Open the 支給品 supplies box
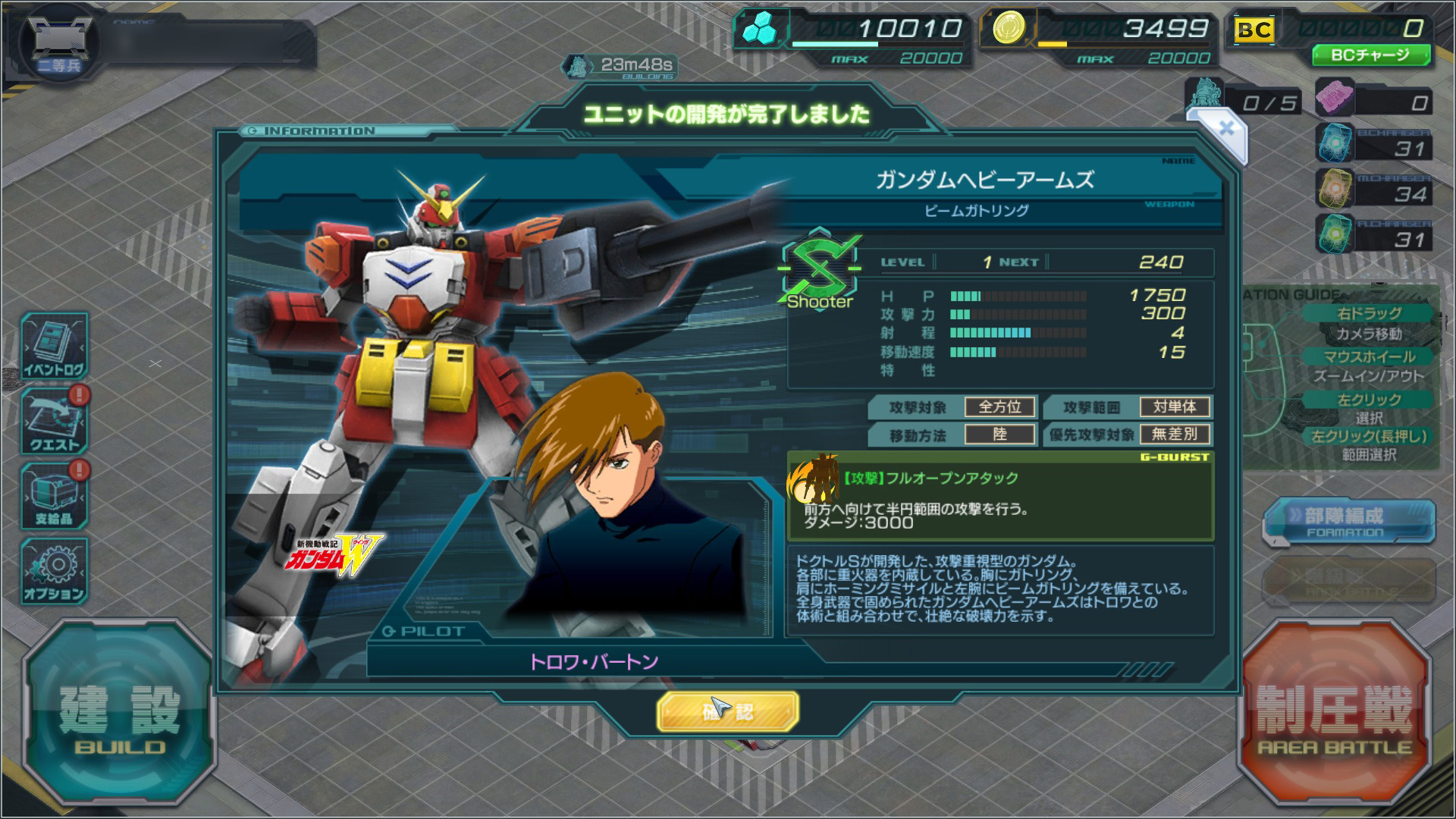 (54, 494)
